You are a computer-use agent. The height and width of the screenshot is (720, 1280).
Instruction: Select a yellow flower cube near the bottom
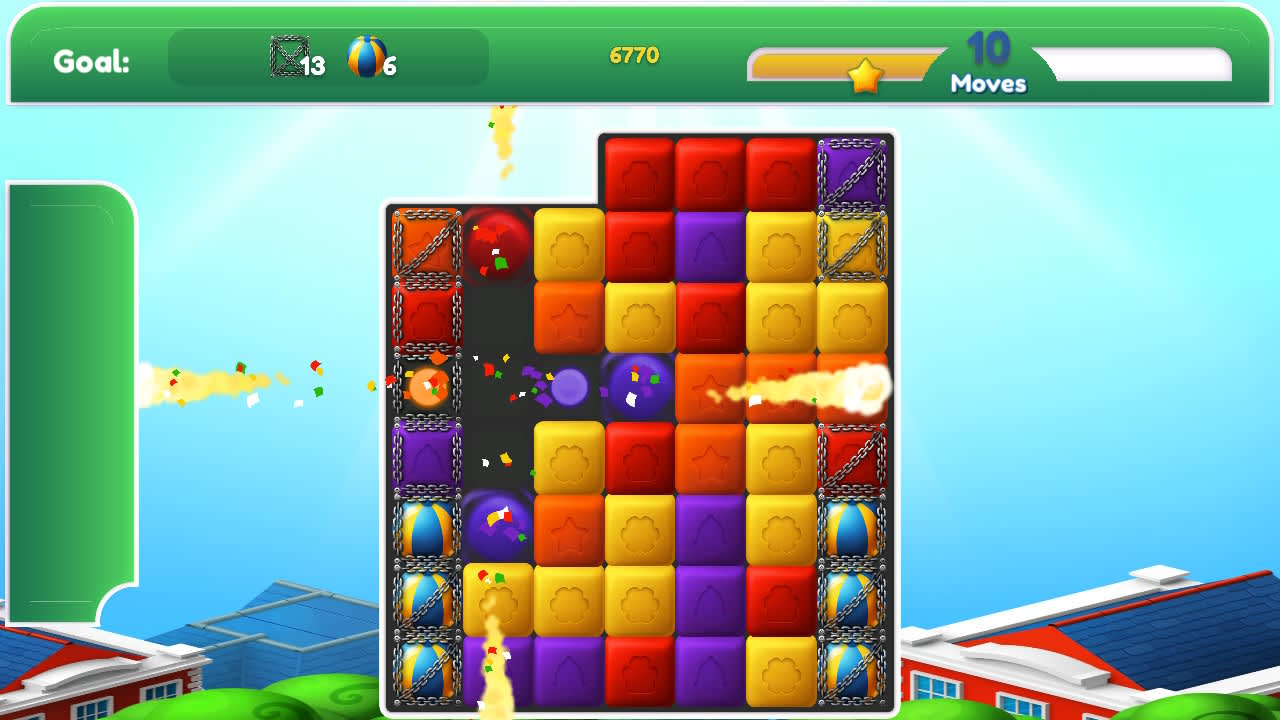(x=568, y=597)
